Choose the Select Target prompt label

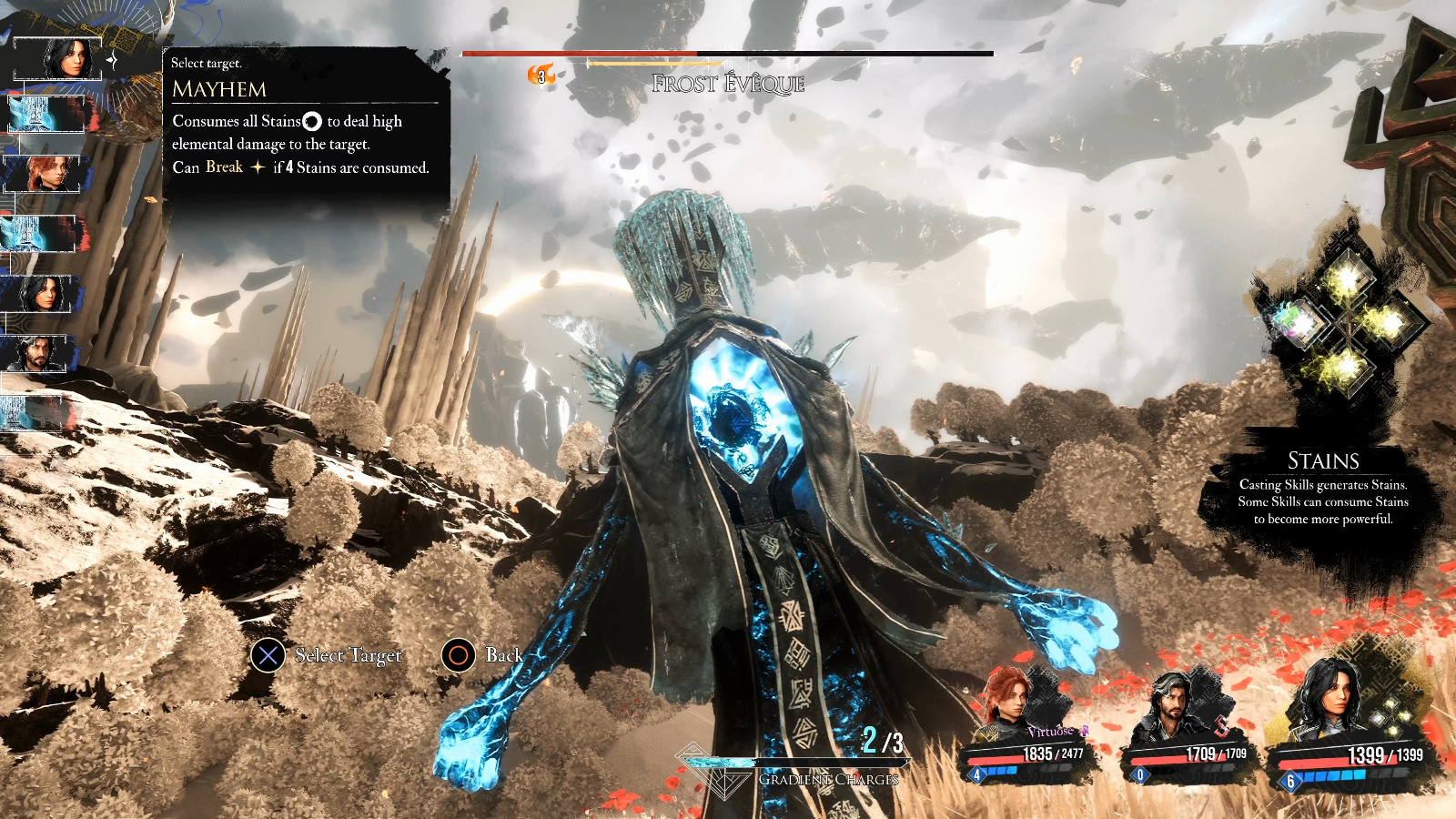(348, 655)
